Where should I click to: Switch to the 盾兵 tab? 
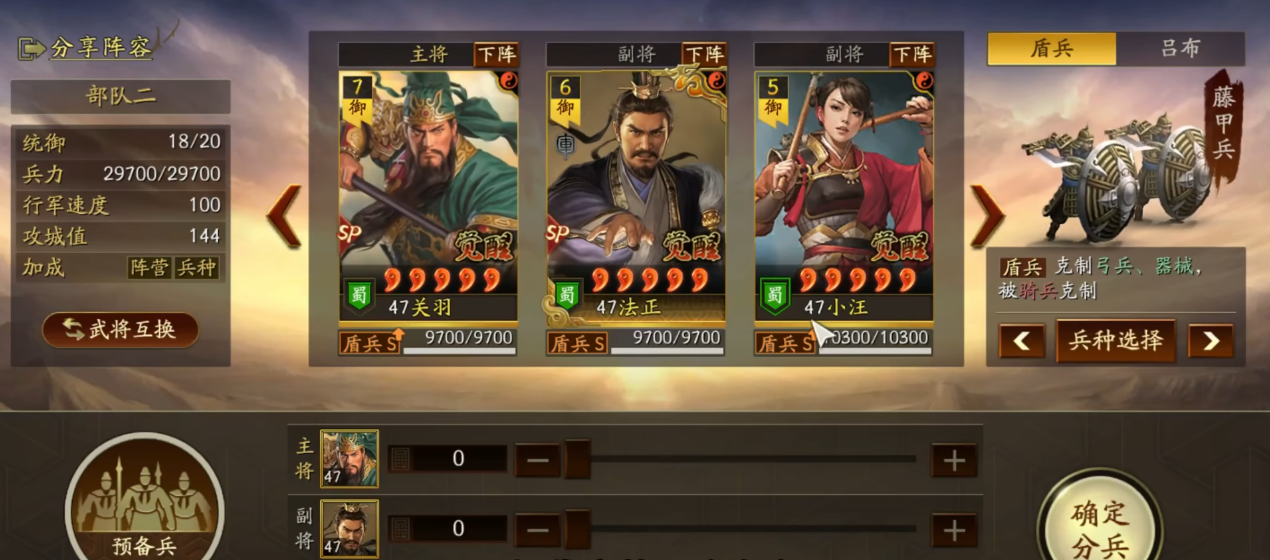pyautogui.click(x=1052, y=48)
